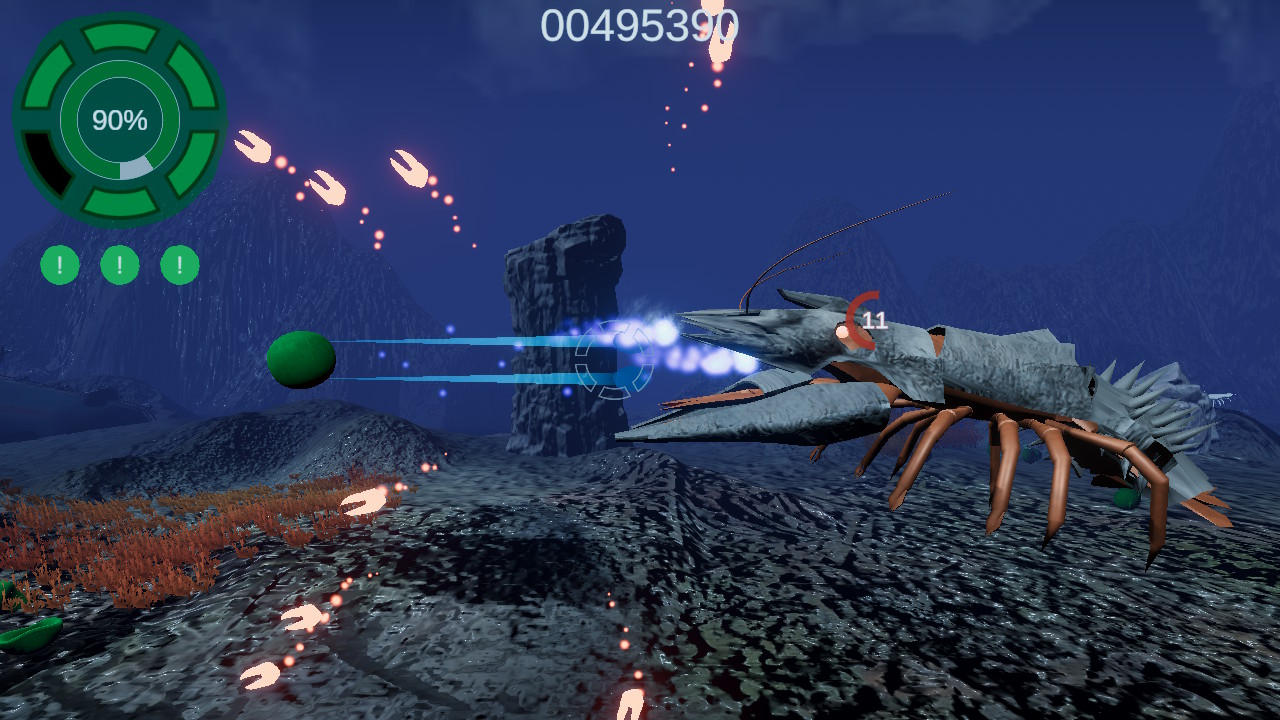The height and width of the screenshot is (720, 1280).
Task: Click the first green exclamation badge
Action: pyautogui.click(x=58, y=265)
